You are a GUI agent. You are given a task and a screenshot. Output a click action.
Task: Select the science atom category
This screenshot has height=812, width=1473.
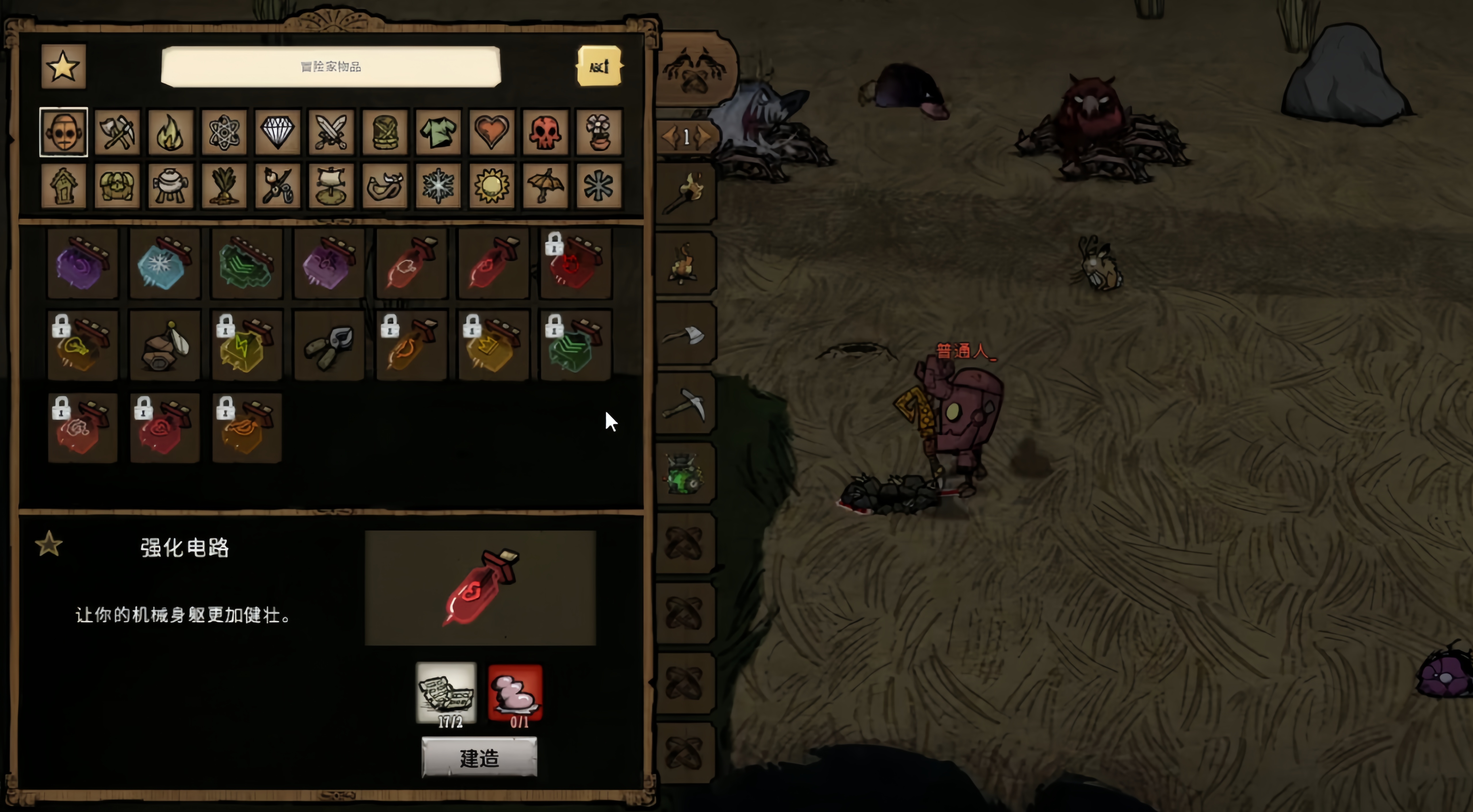224,133
